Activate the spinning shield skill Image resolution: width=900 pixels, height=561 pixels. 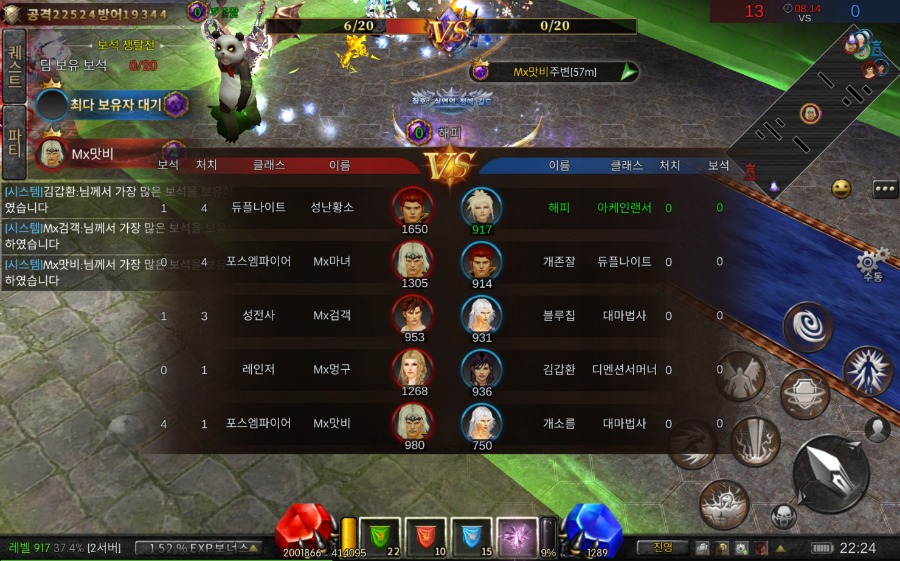coord(804,393)
